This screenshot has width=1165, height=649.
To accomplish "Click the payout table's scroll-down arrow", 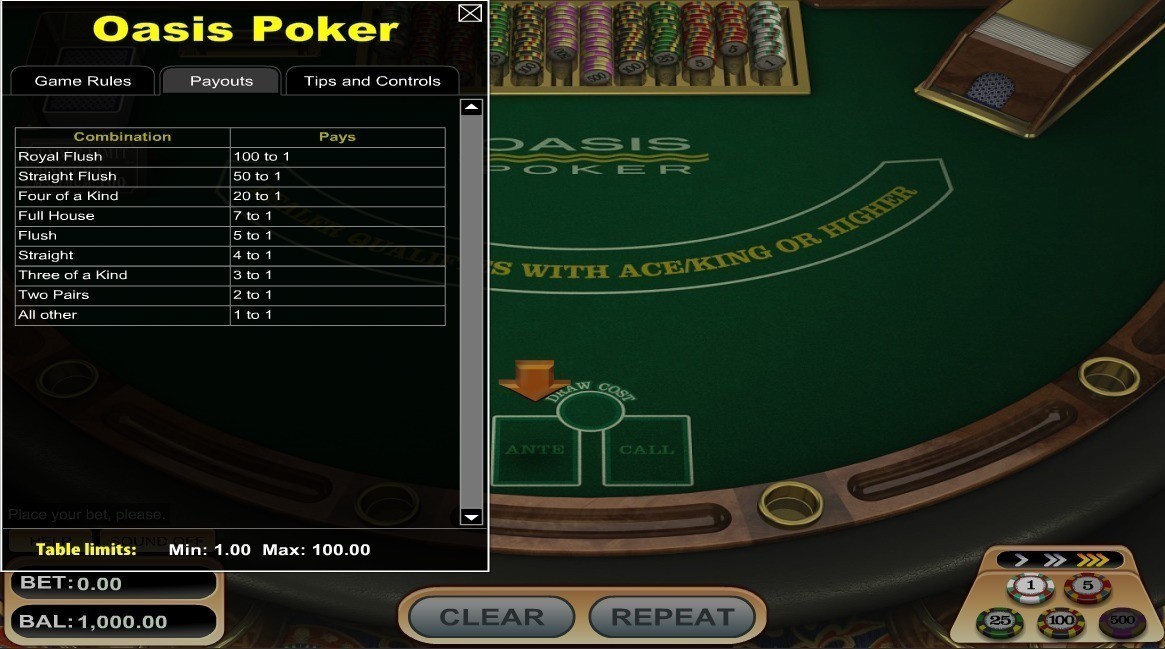I will click(471, 516).
